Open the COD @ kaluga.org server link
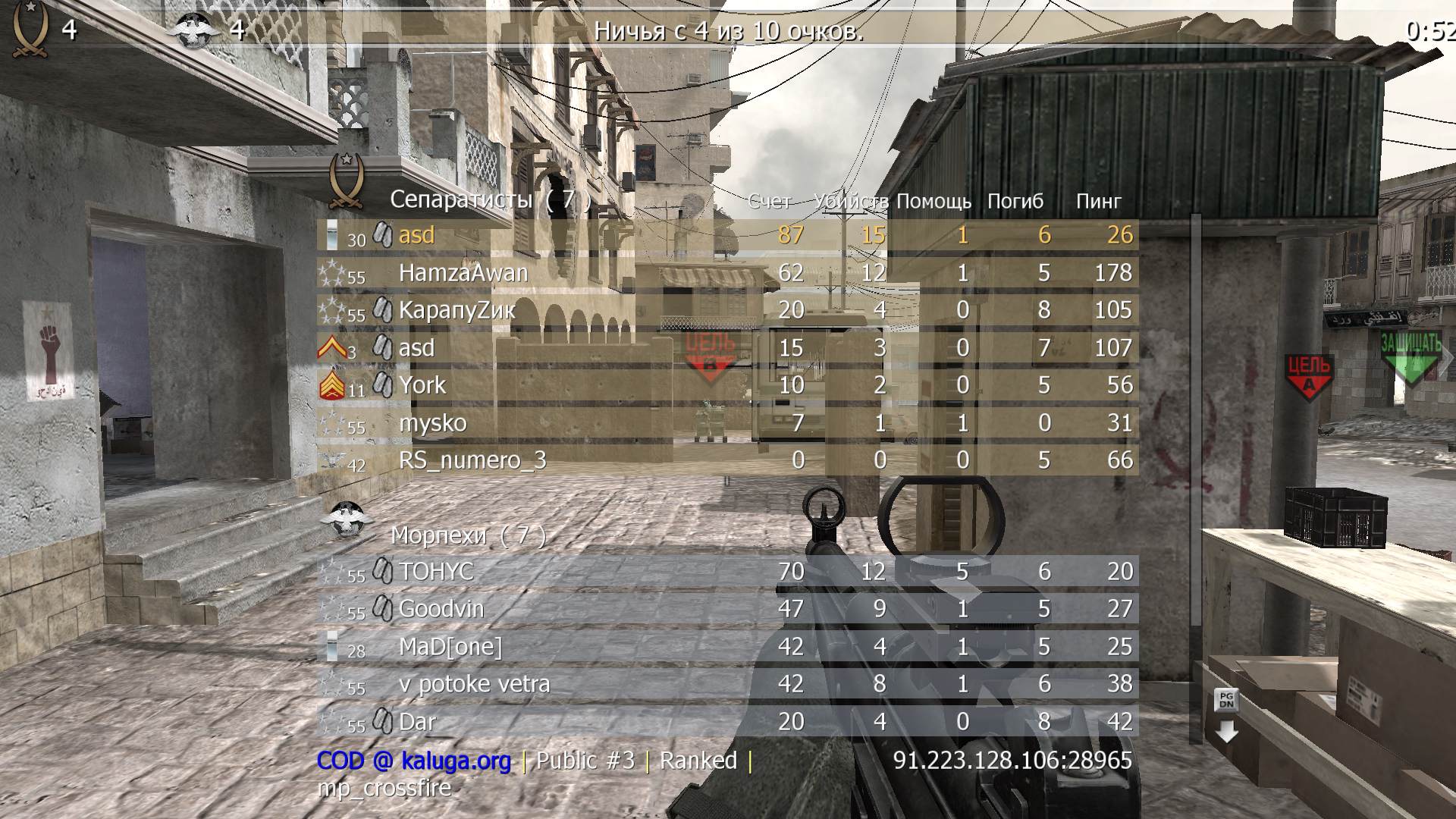 point(413,760)
